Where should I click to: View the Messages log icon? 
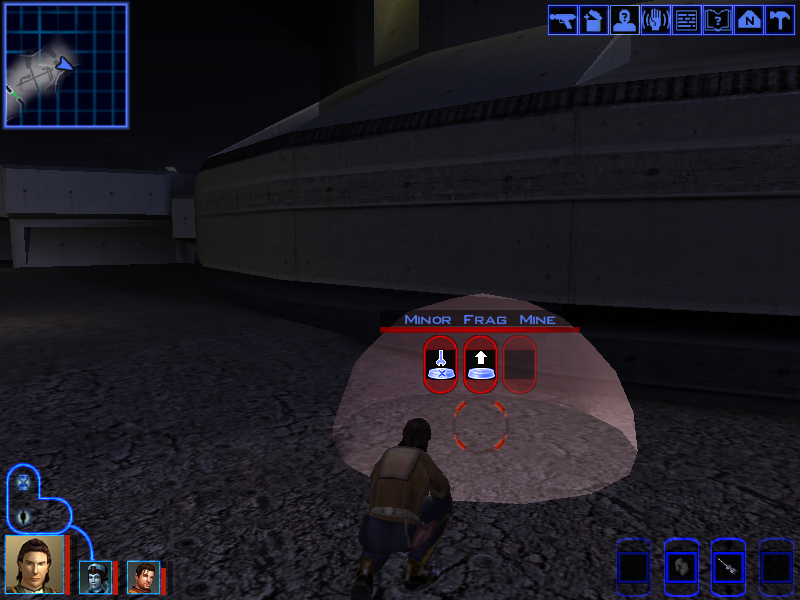pyautogui.click(x=687, y=20)
